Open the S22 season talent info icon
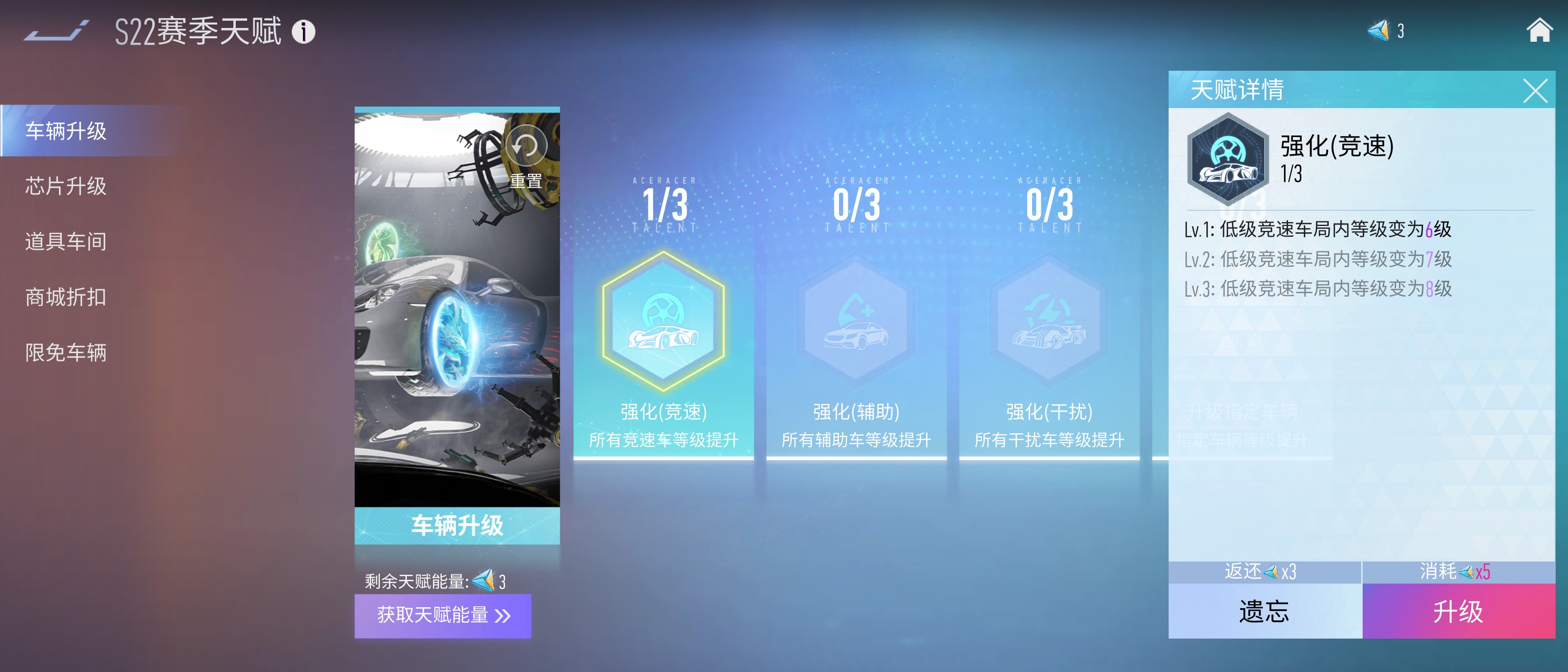Viewport: 1568px width, 672px height. point(303,31)
